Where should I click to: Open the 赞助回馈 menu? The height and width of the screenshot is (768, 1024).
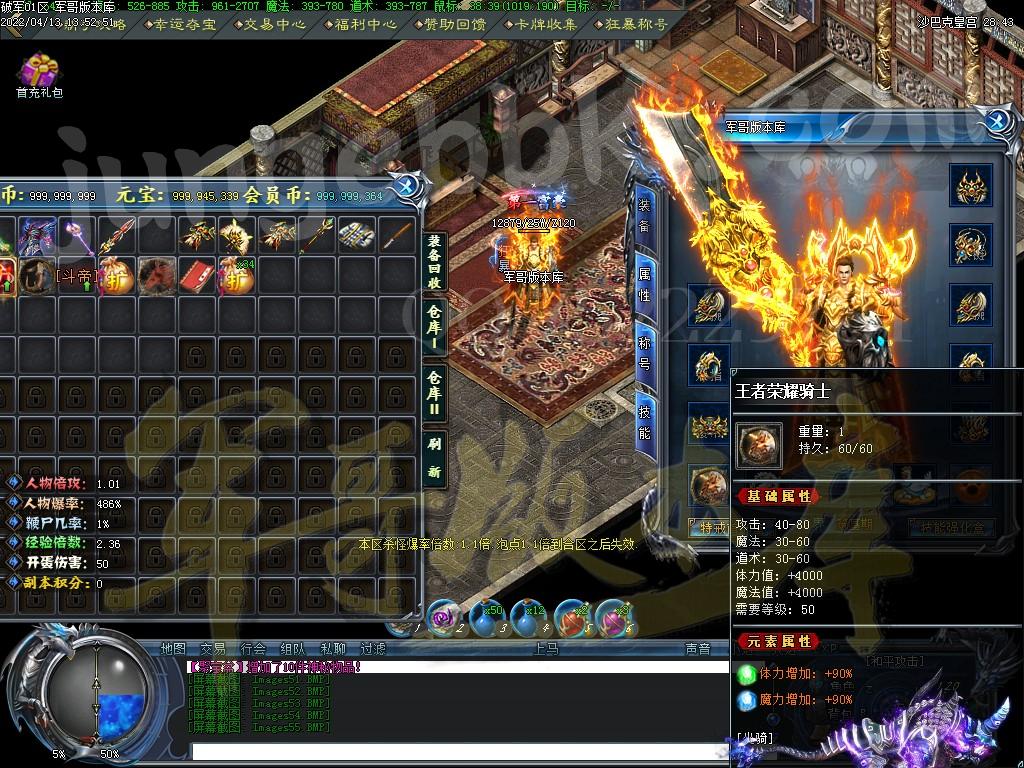(x=456, y=24)
